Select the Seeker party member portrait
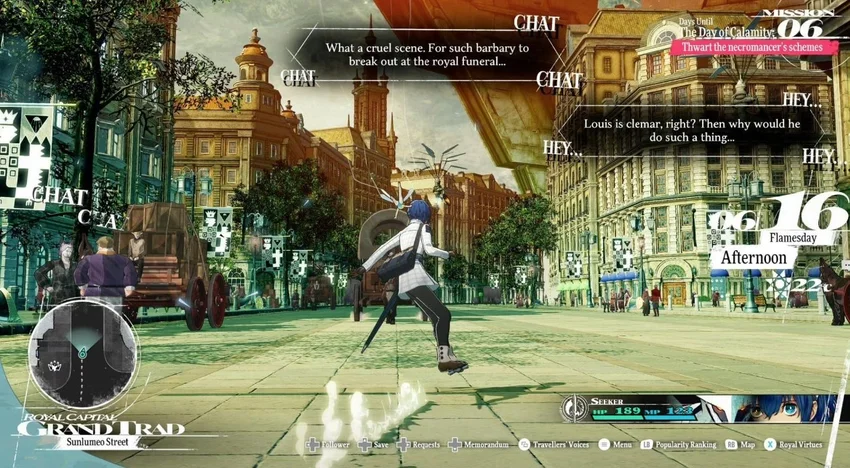 [773, 408]
